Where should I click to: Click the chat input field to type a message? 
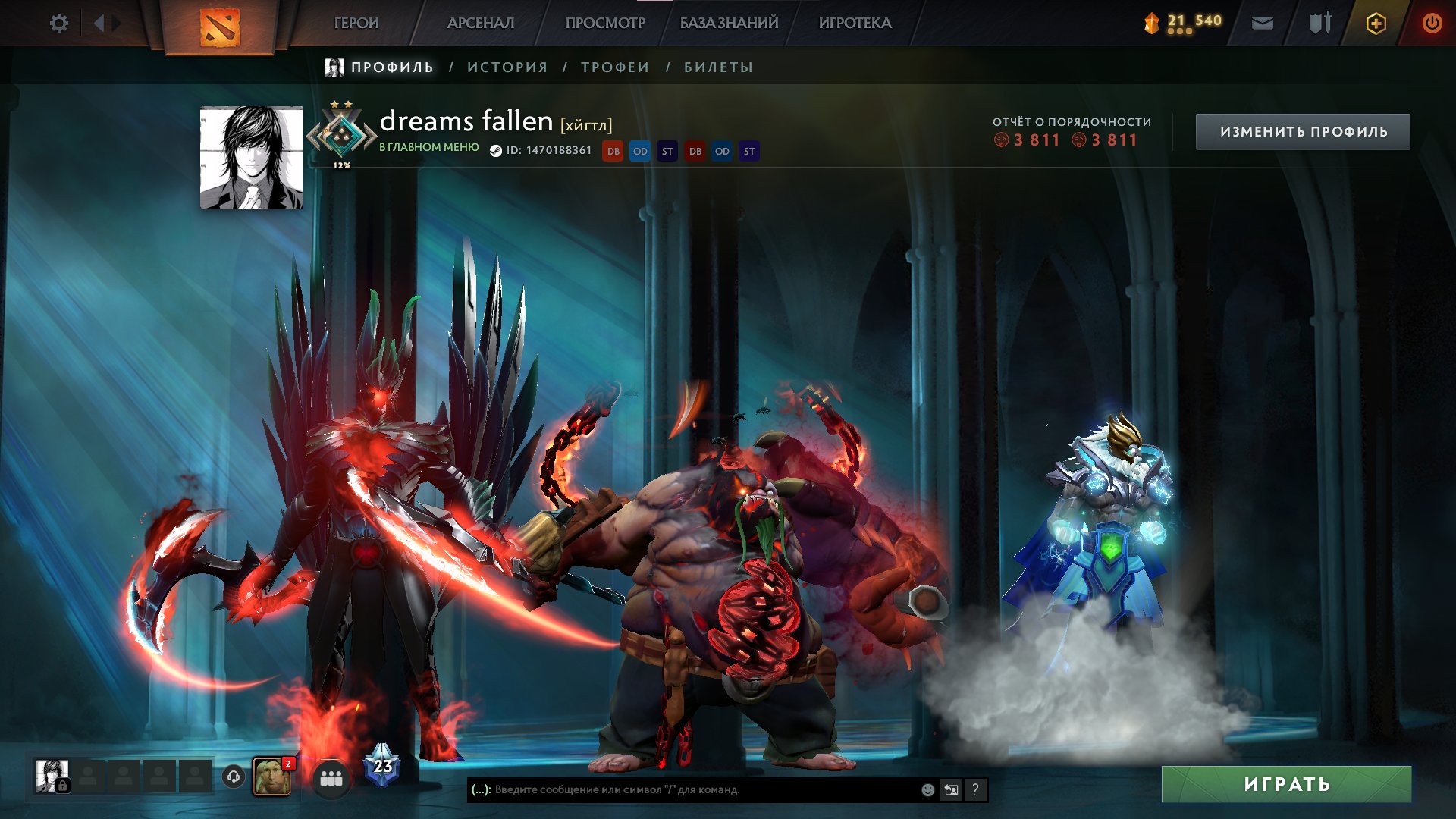tap(682, 790)
